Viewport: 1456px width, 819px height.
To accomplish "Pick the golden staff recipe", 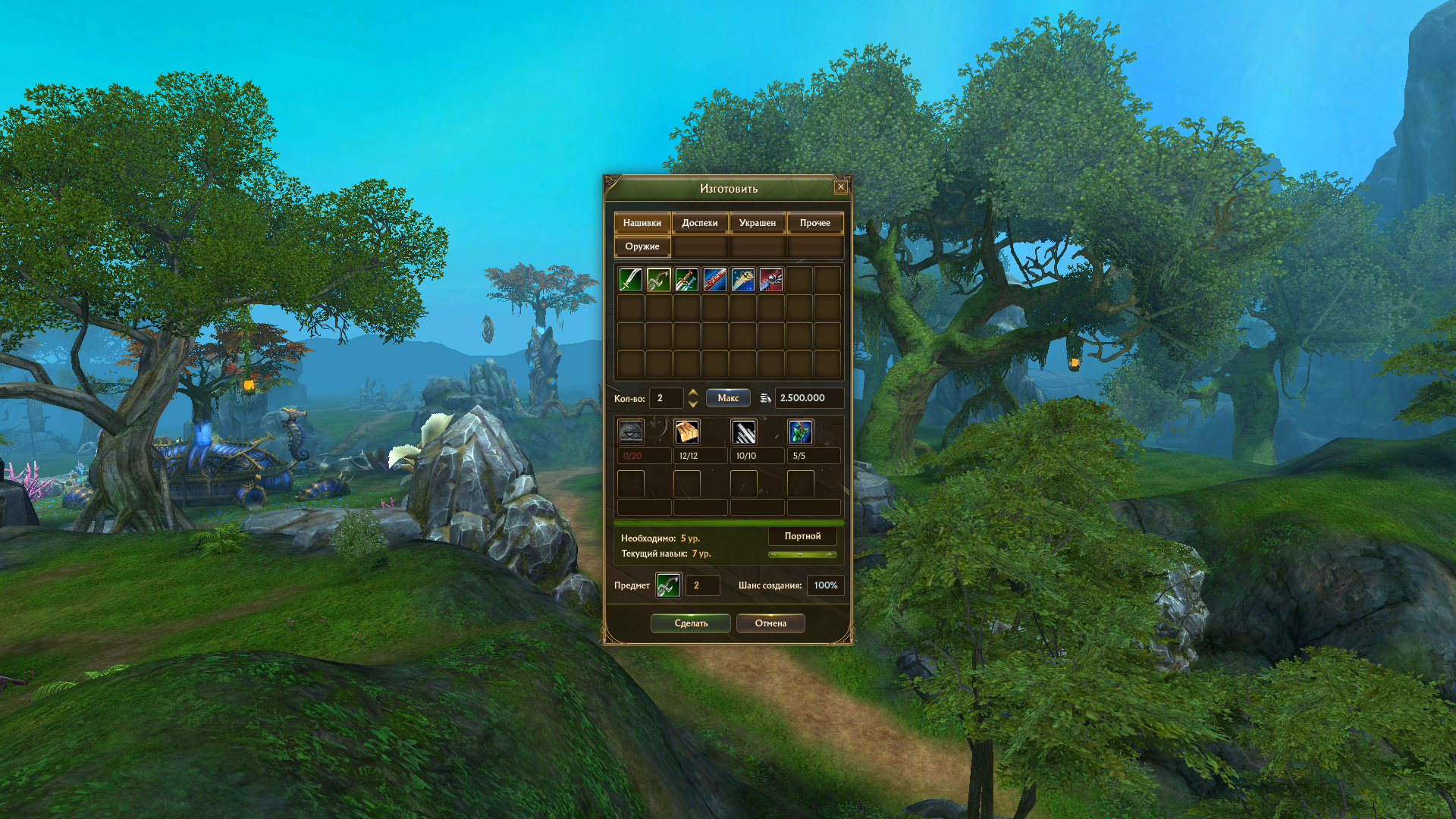I will click(742, 280).
